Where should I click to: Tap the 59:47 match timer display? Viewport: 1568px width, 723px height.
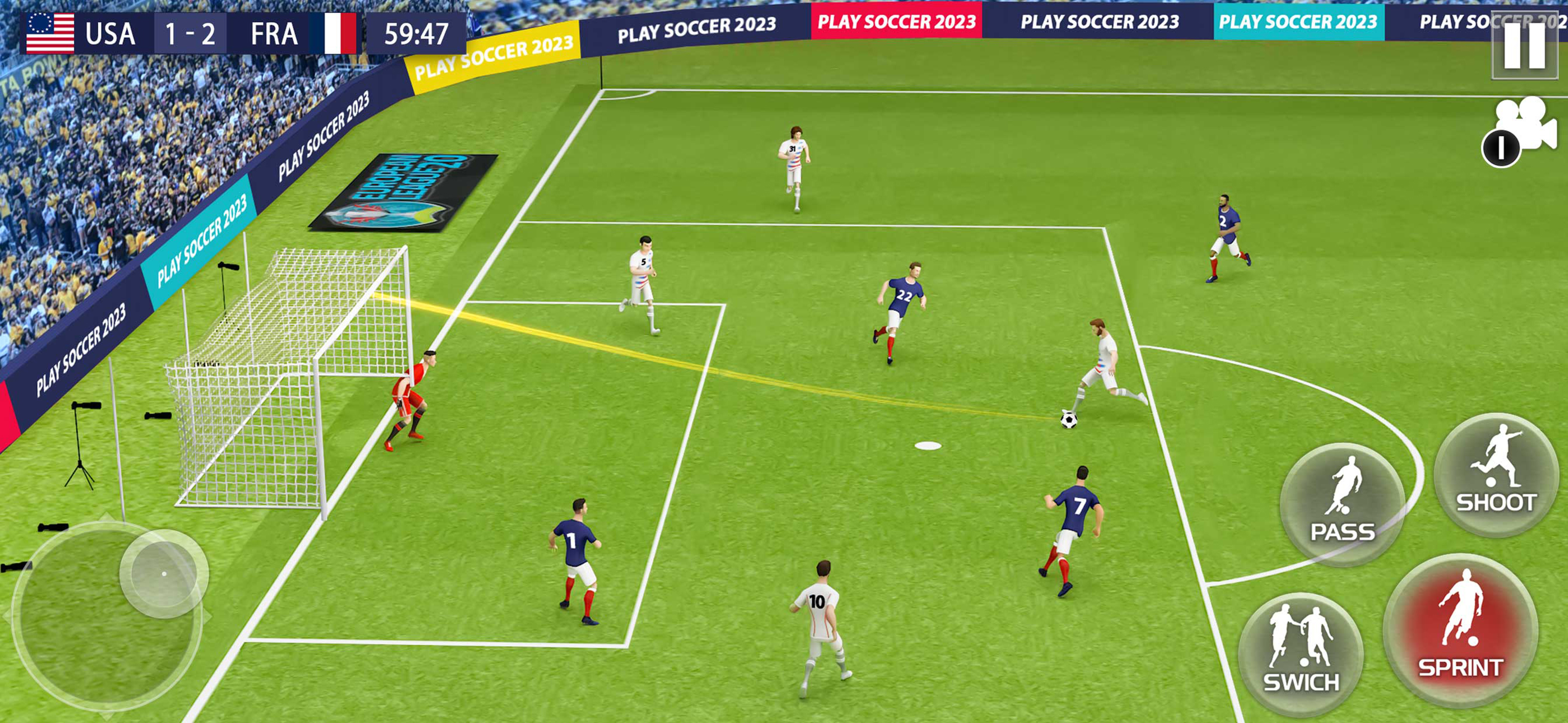tap(414, 35)
